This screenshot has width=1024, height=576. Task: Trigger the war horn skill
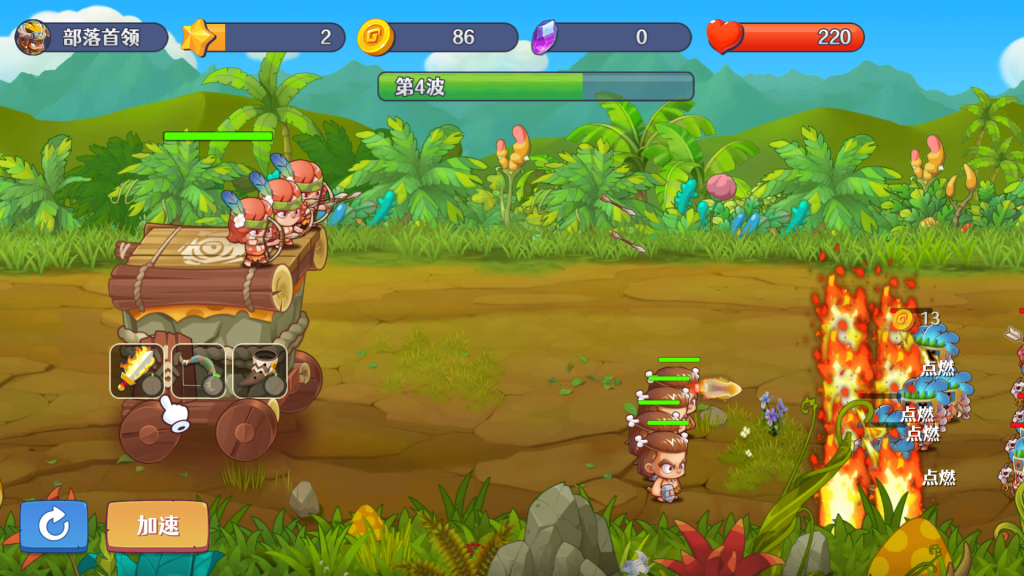pyautogui.click(x=260, y=371)
